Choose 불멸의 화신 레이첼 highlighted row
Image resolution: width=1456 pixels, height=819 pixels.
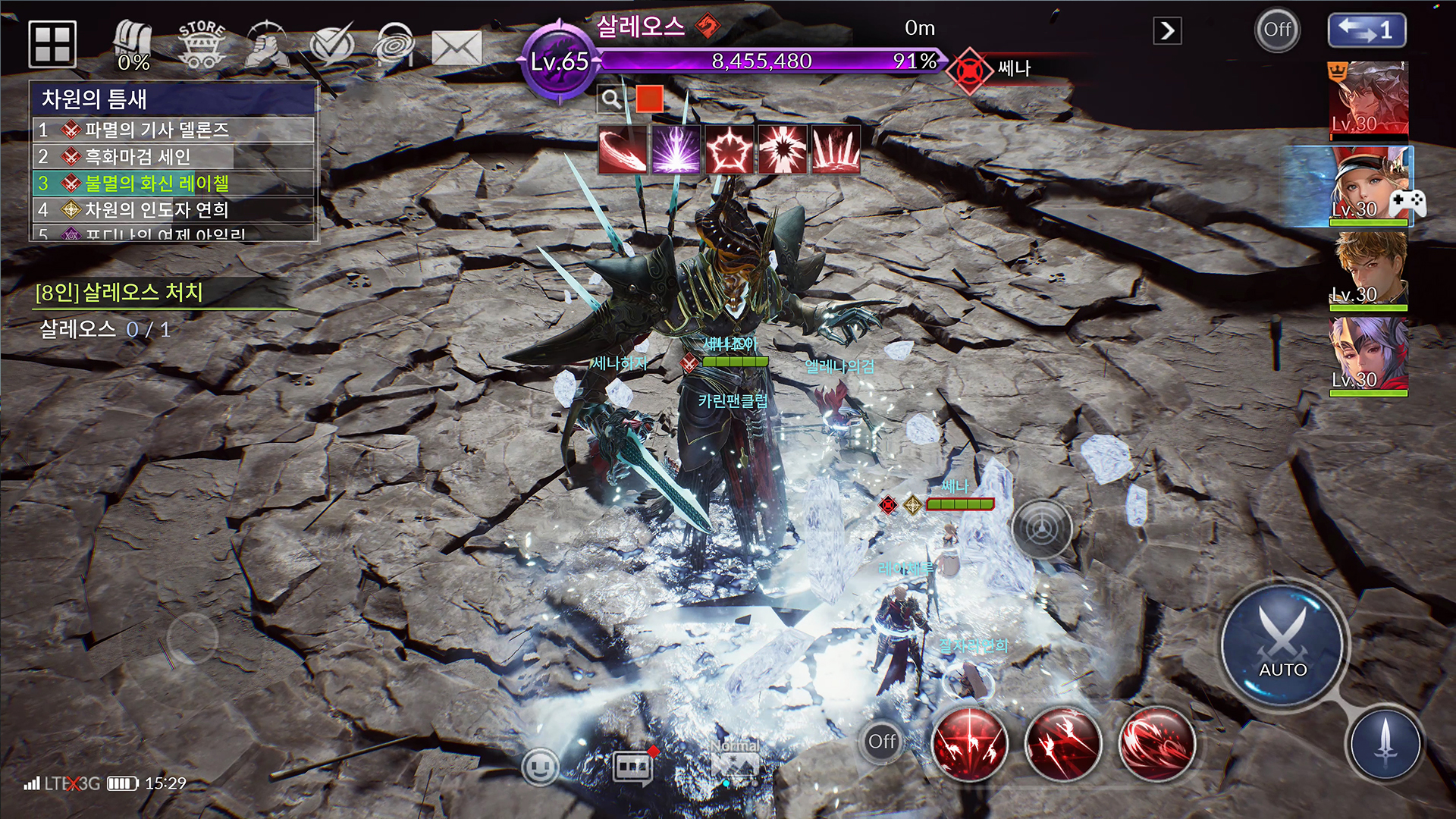click(x=173, y=184)
